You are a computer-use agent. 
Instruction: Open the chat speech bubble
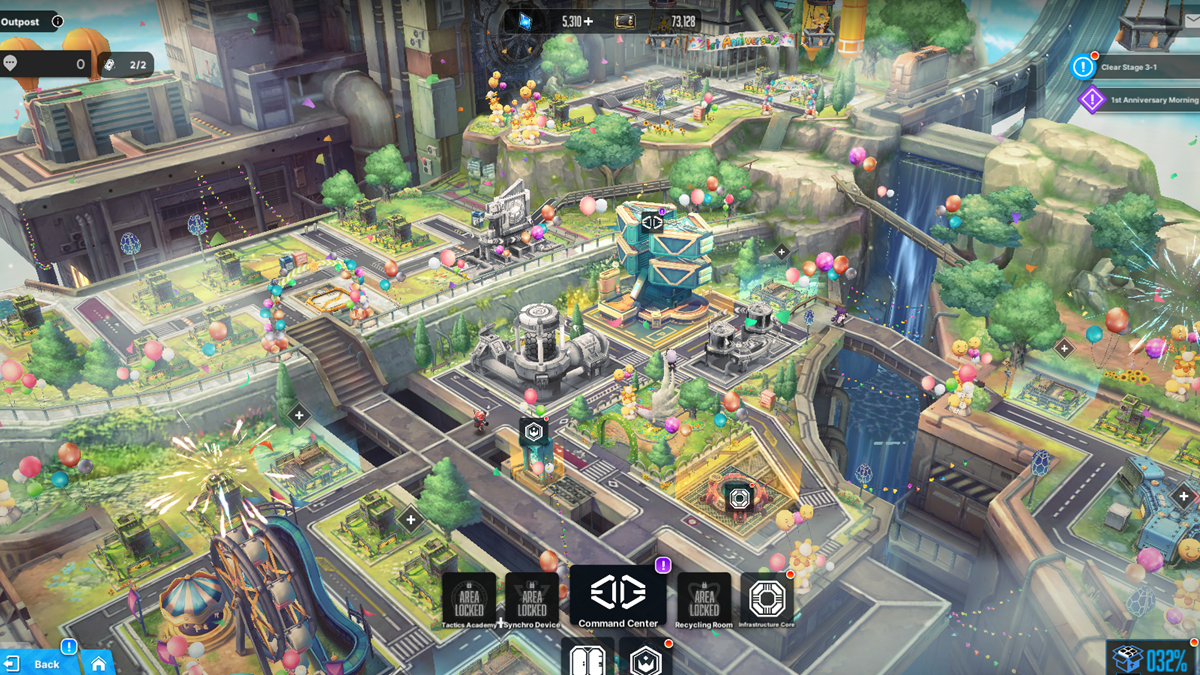(x=11, y=64)
